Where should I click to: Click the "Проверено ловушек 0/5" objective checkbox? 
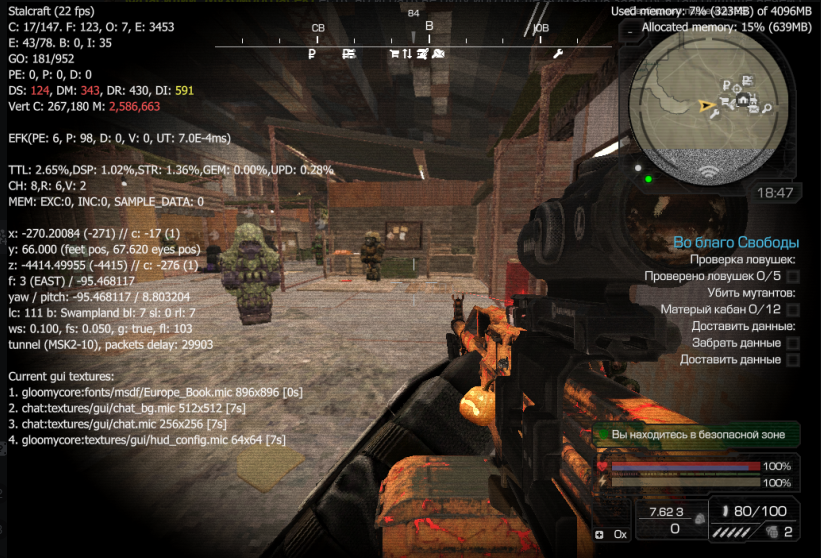(792, 276)
